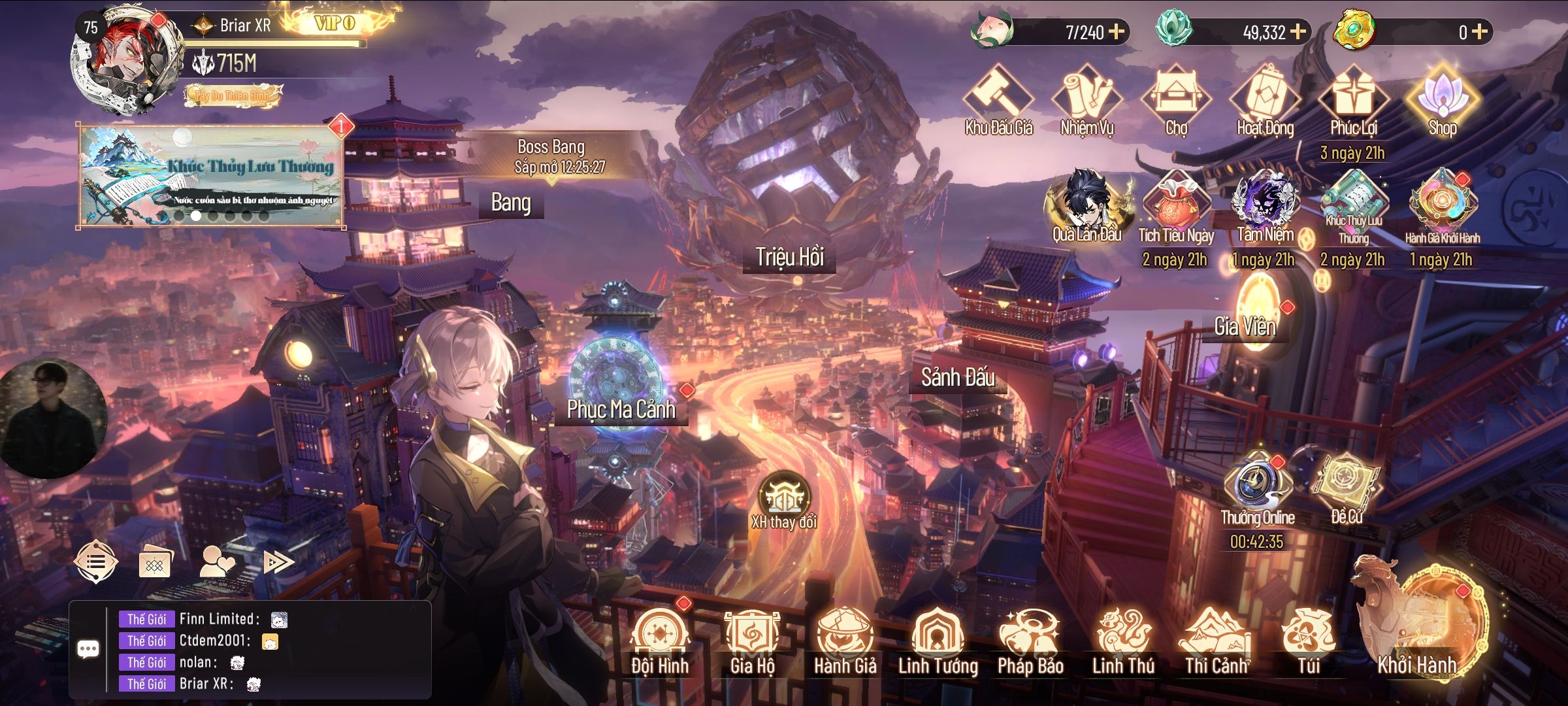Open the Tâm Niệm event icon
The image size is (1568, 706).
point(1265,204)
